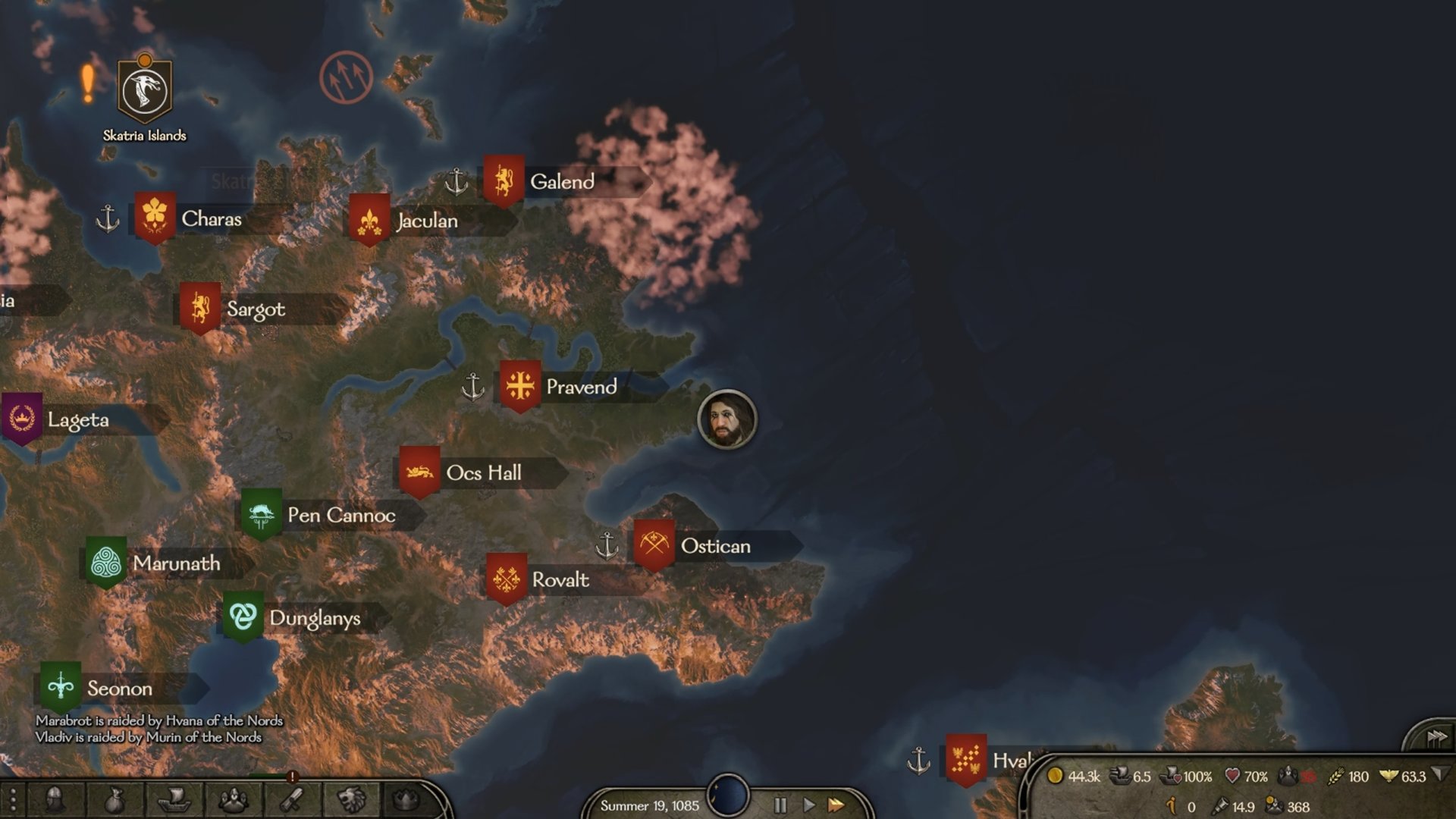Open the inventory sack icon
The image size is (1456, 819).
click(x=114, y=800)
